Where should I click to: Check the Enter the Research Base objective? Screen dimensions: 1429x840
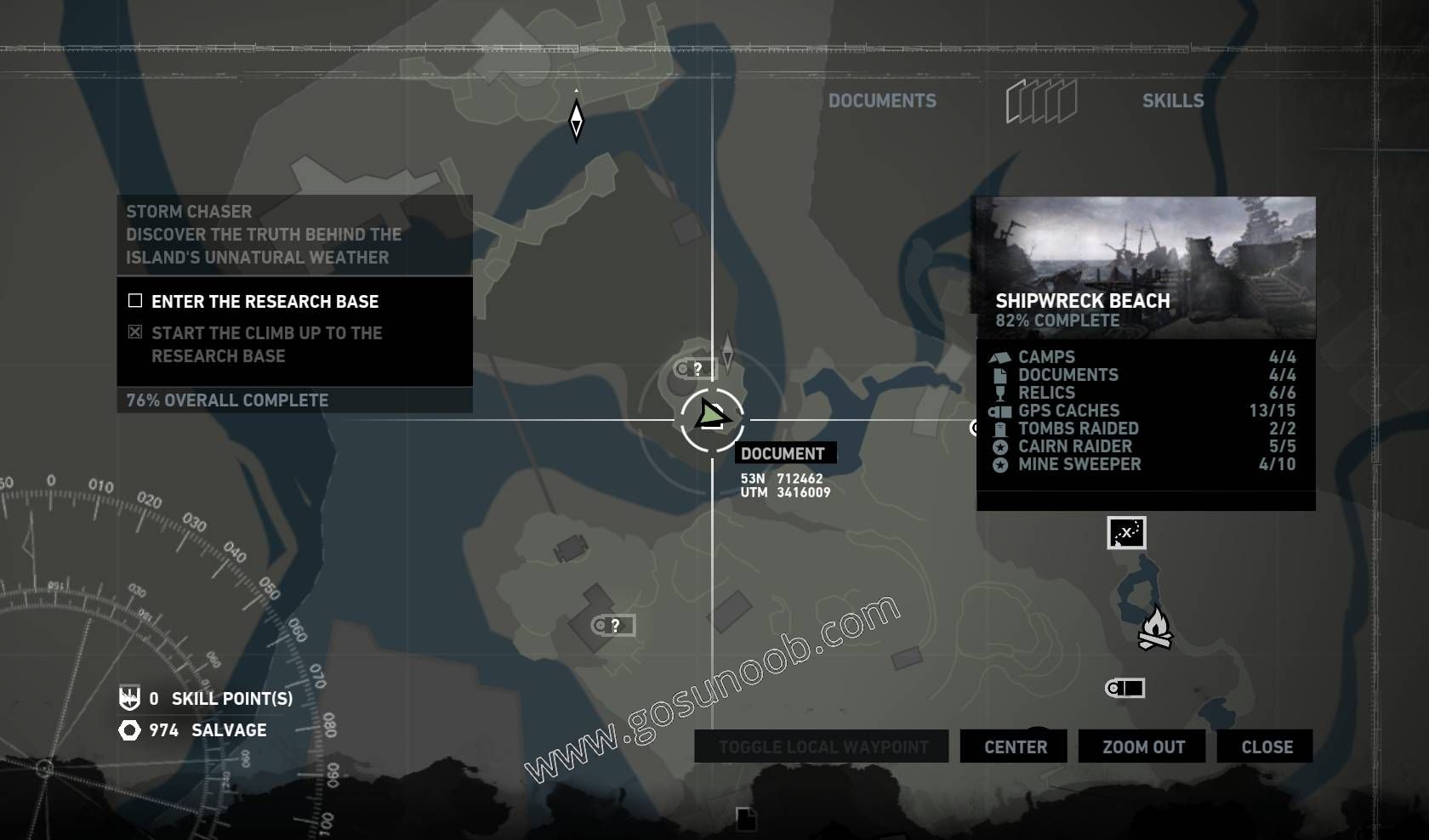coord(134,301)
